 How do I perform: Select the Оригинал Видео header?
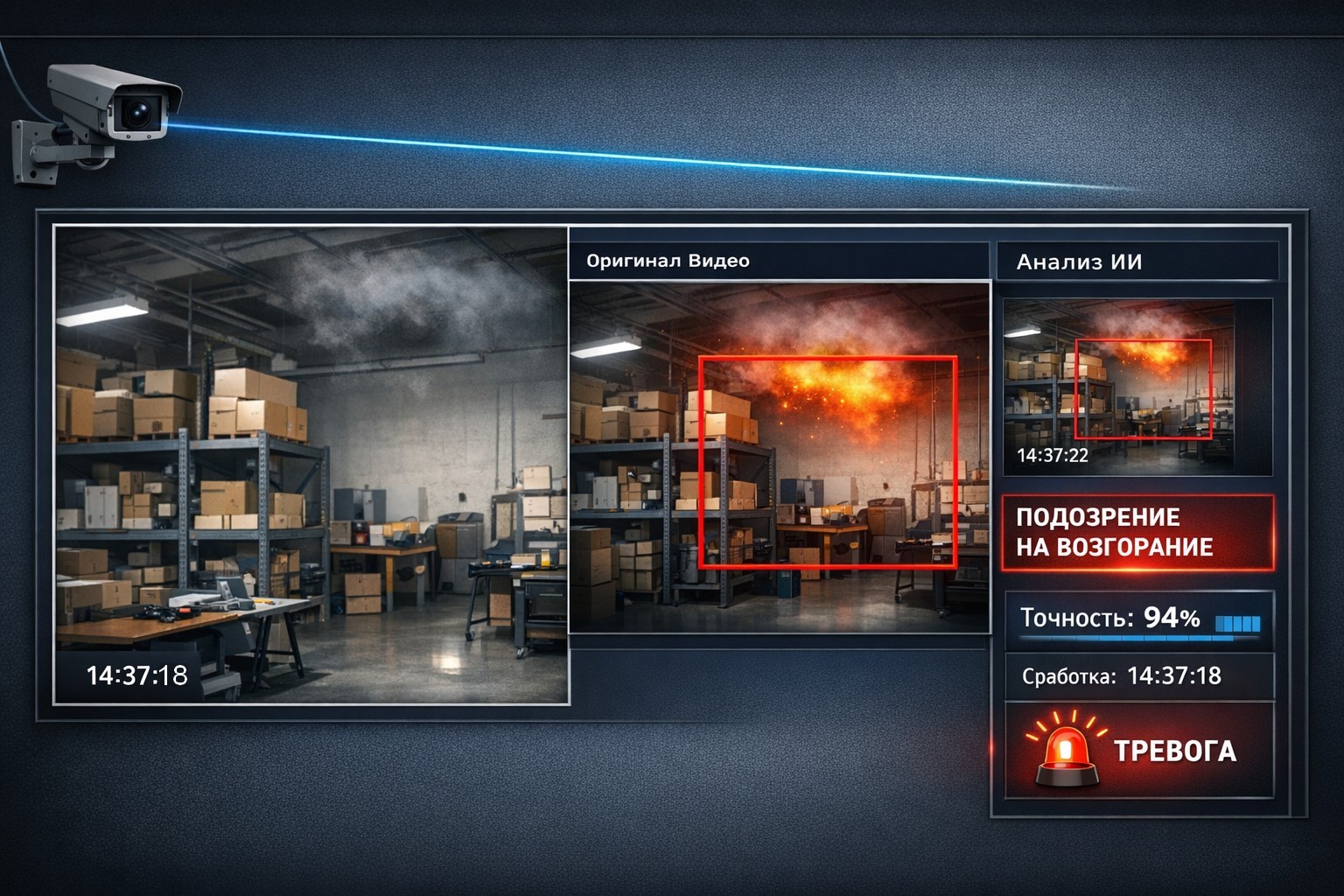[x=778, y=261]
